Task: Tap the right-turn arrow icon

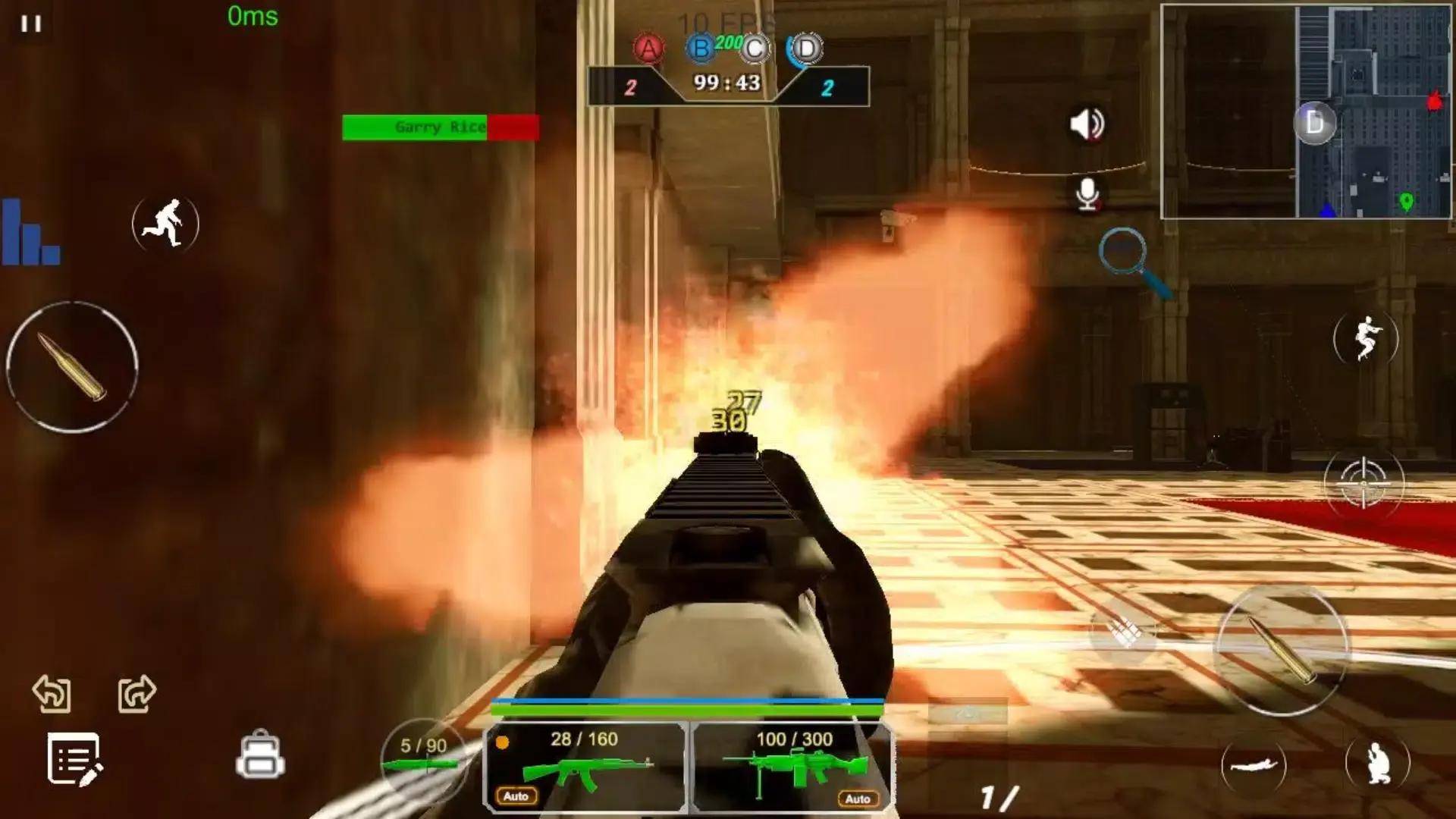Action: [137, 693]
